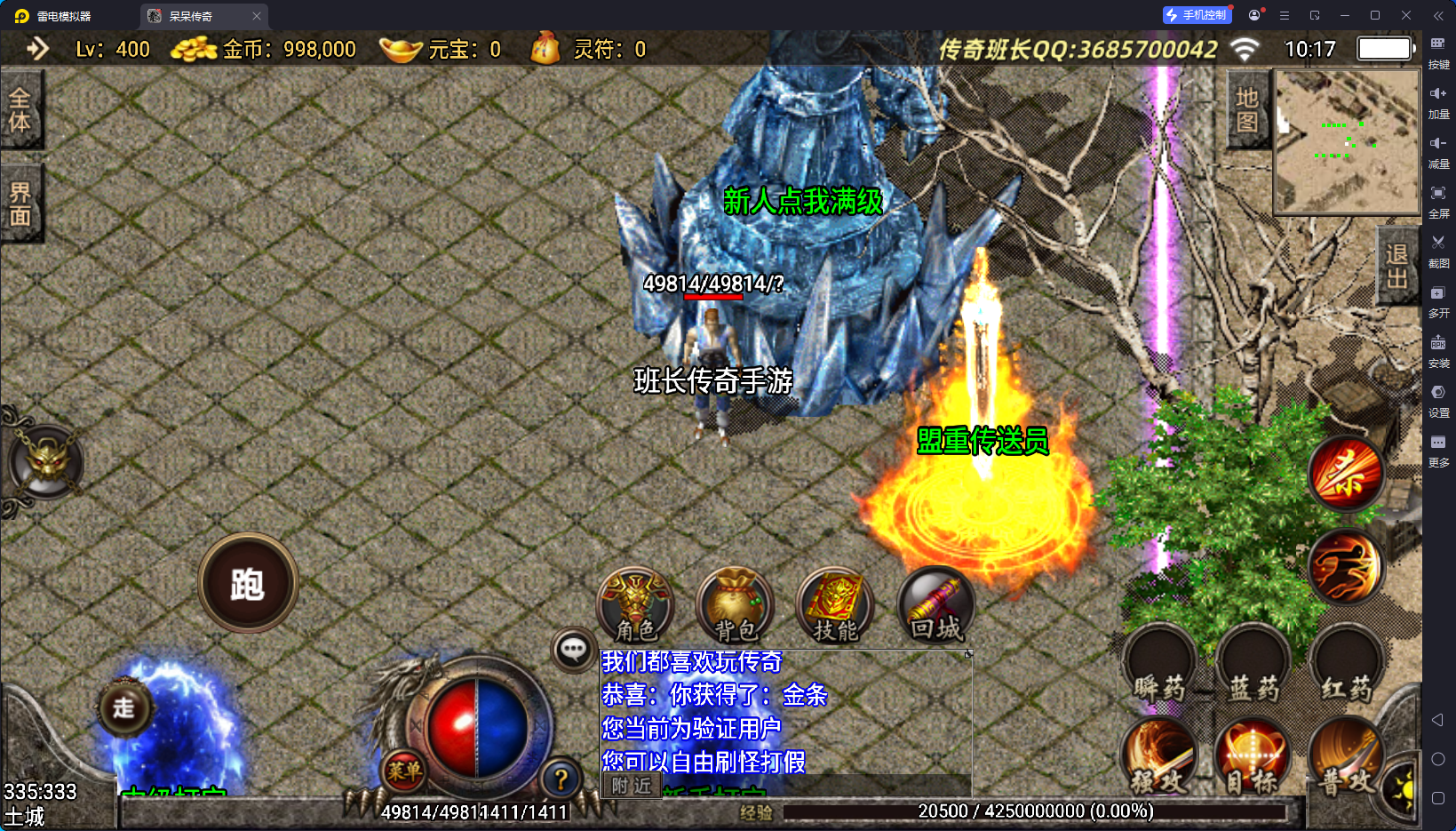Use the 红药 health potion slot
This screenshot has height=831, width=1456.
[1347, 665]
